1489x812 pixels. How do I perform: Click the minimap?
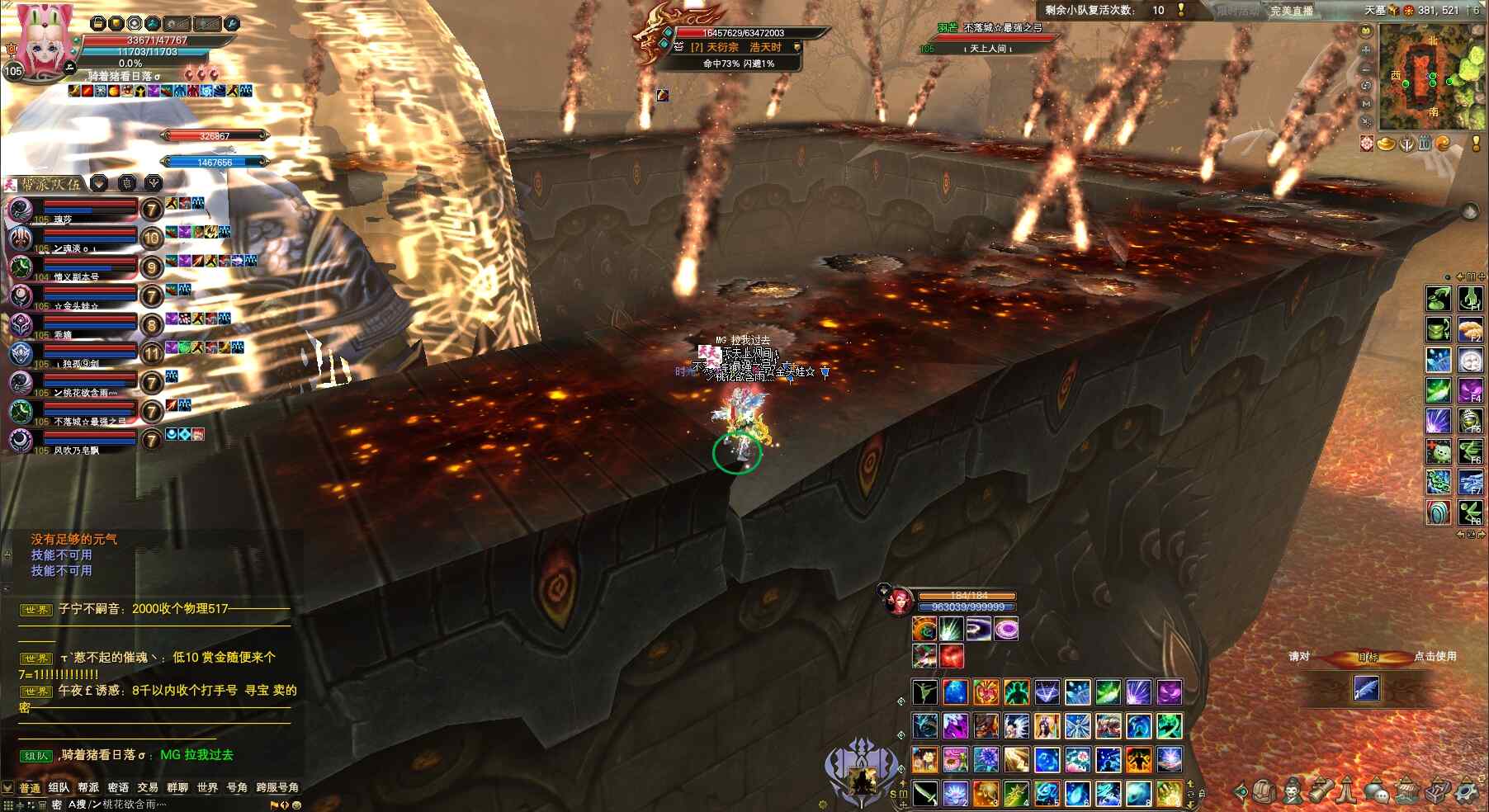1432,77
